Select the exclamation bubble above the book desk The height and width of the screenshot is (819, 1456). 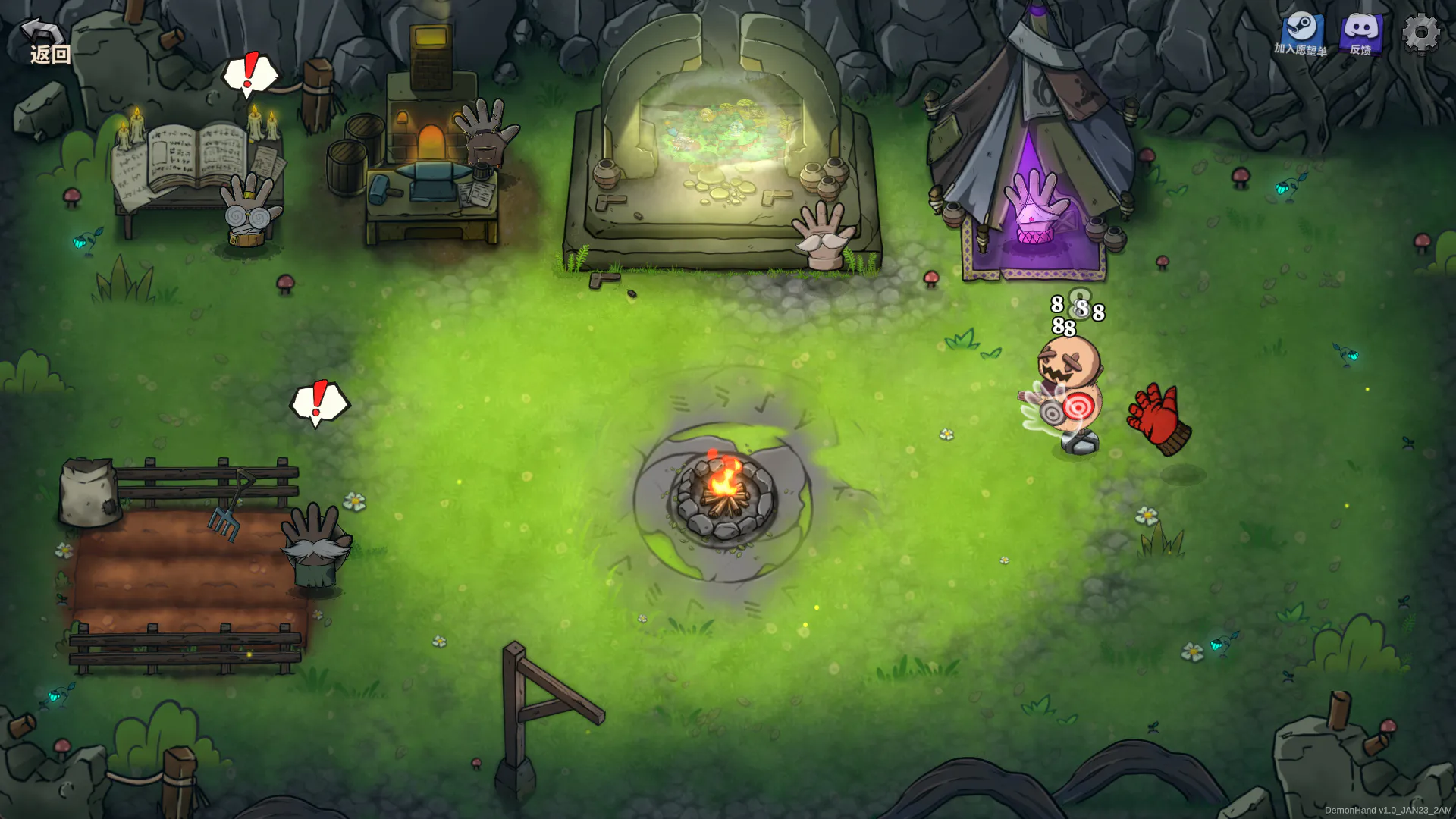(x=250, y=74)
